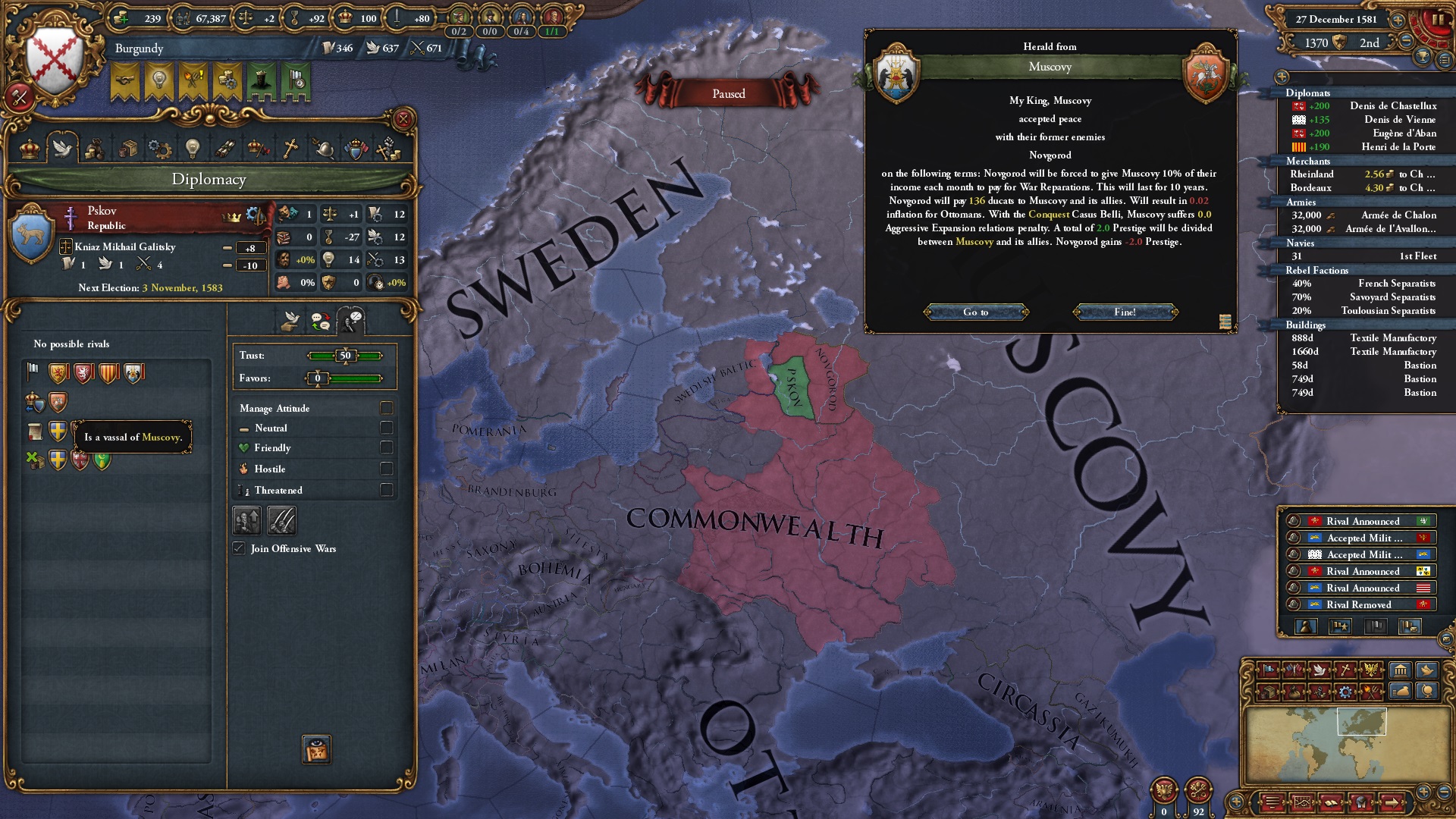
Task: Adjust the Trust slider set at 50
Action: pos(345,355)
